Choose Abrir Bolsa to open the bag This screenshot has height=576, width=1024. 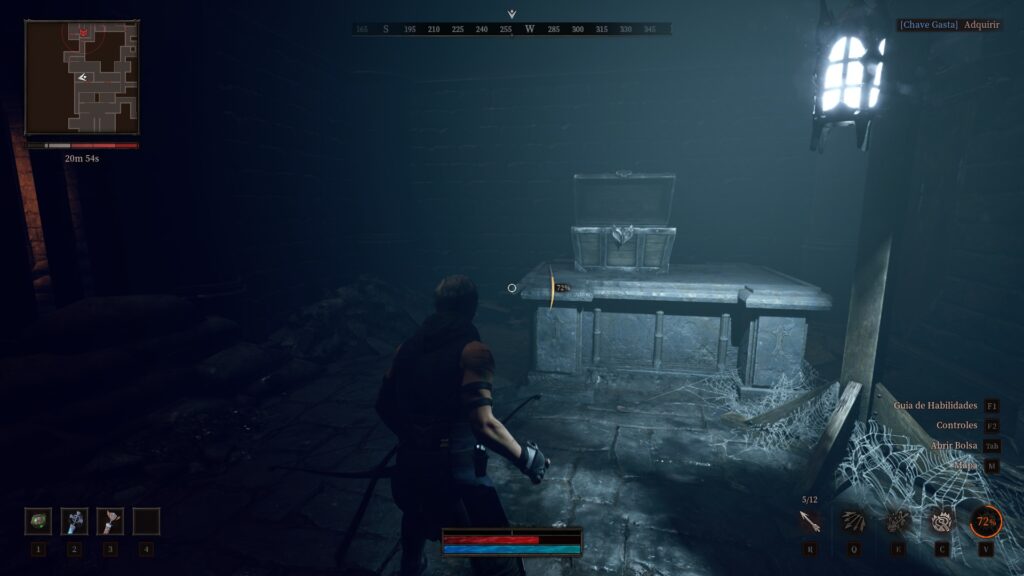click(x=950, y=446)
